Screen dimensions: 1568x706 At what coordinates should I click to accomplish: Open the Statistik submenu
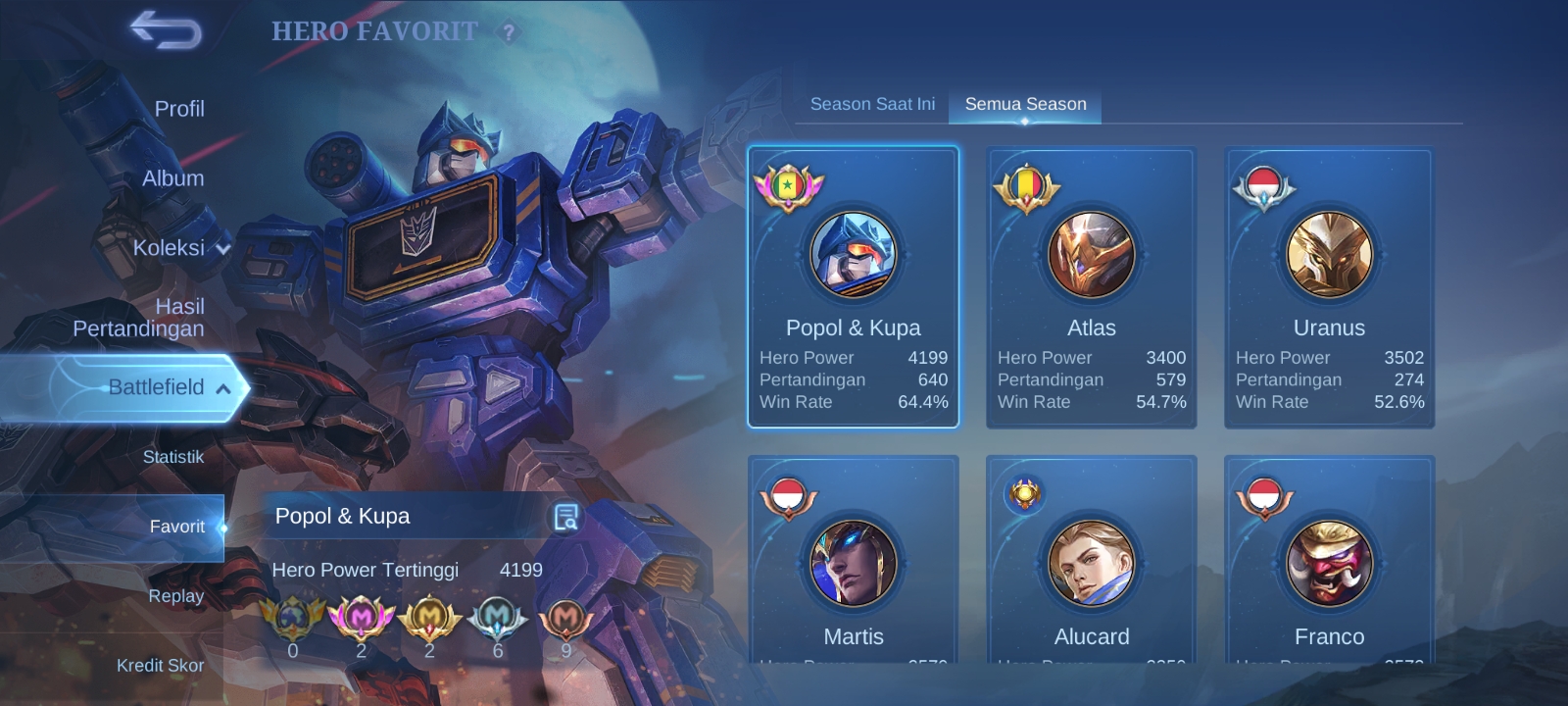click(173, 457)
